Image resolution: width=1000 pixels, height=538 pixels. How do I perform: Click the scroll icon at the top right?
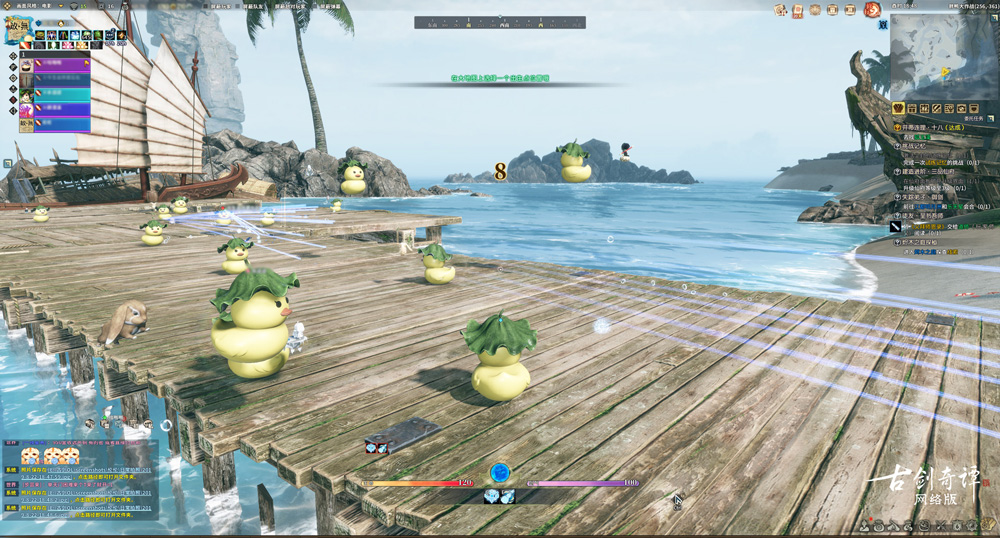(798, 10)
